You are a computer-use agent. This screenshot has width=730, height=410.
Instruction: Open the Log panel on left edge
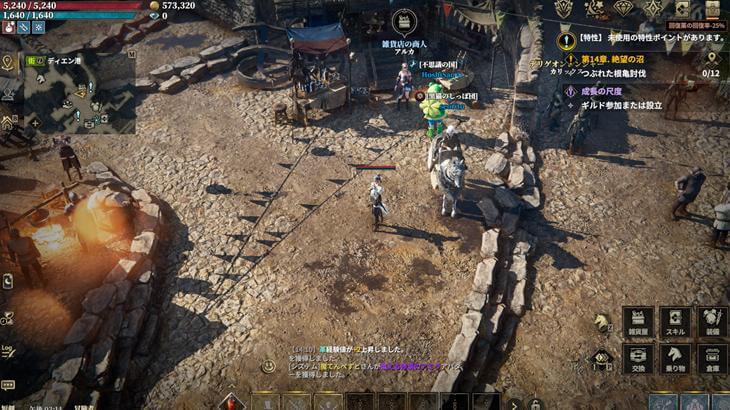[x=8, y=350]
